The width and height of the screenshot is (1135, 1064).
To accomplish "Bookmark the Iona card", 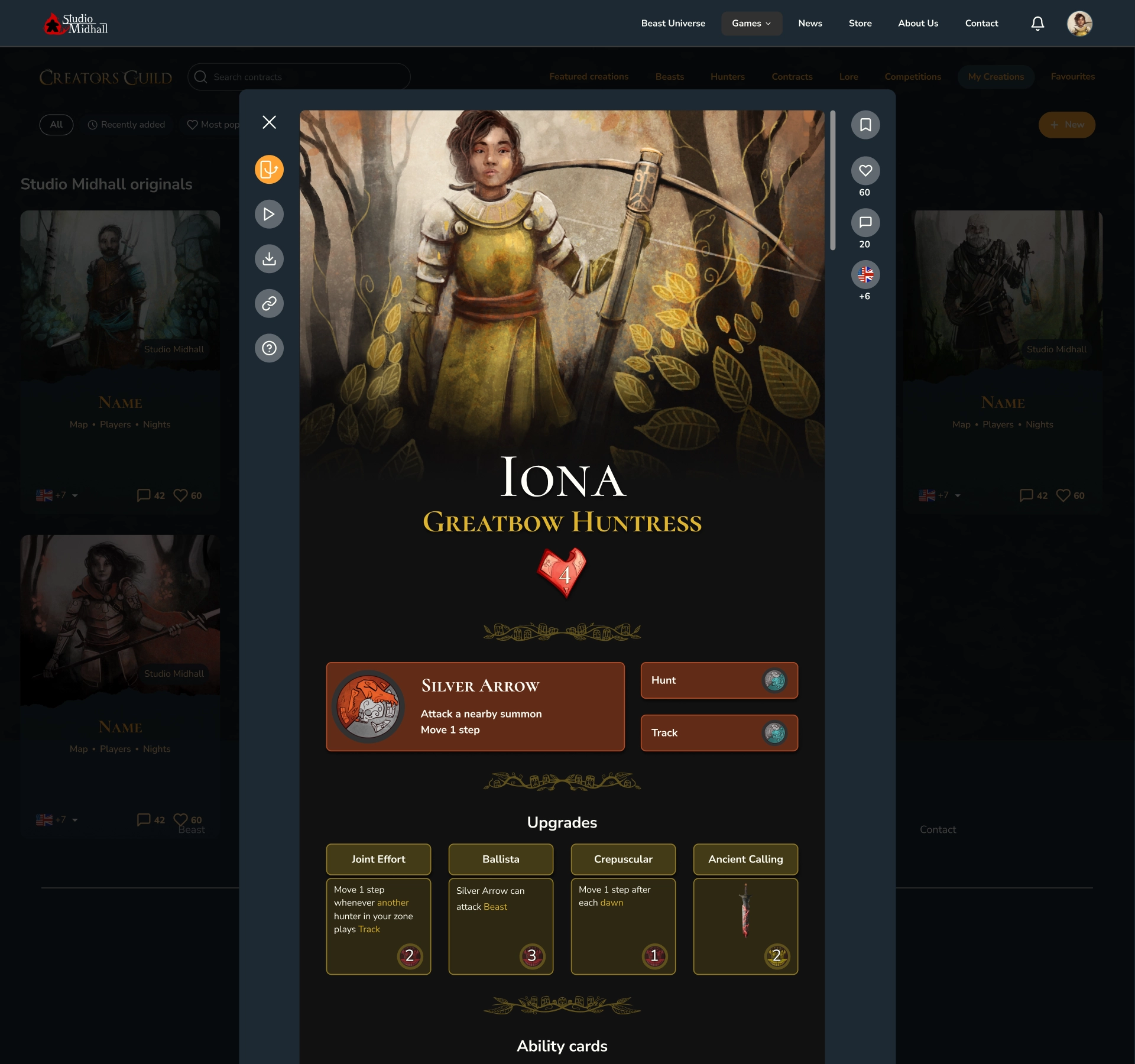I will pos(865,124).
